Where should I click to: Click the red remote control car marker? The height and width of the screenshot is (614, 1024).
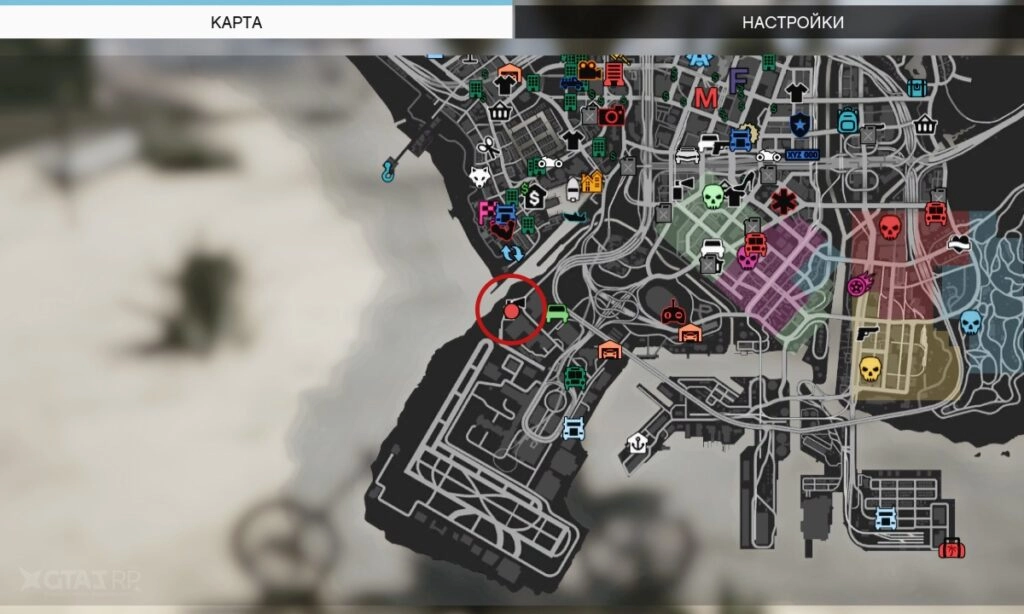(x=674, y=314)
